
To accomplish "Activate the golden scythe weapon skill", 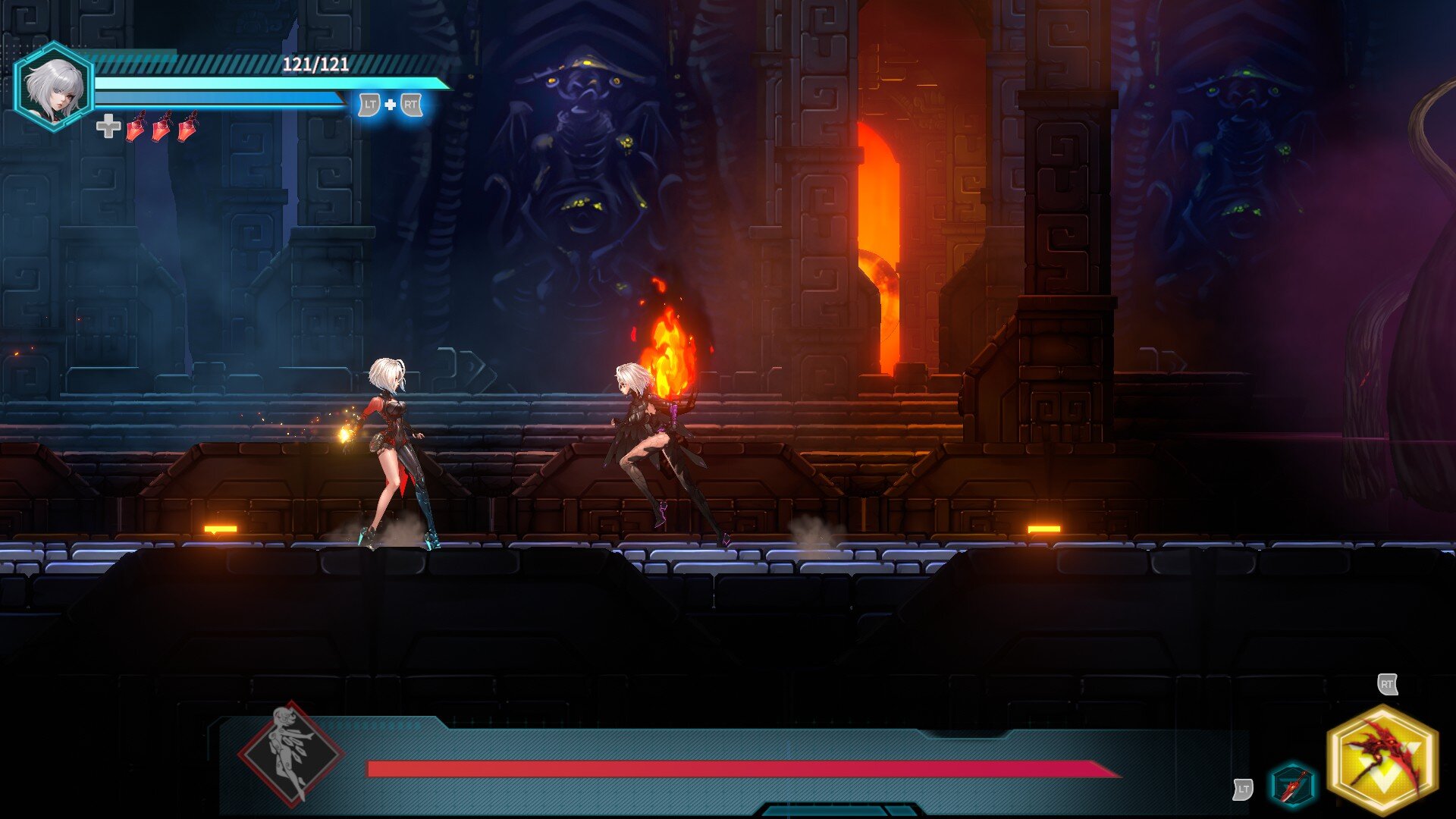I will tap(1382, 760).
